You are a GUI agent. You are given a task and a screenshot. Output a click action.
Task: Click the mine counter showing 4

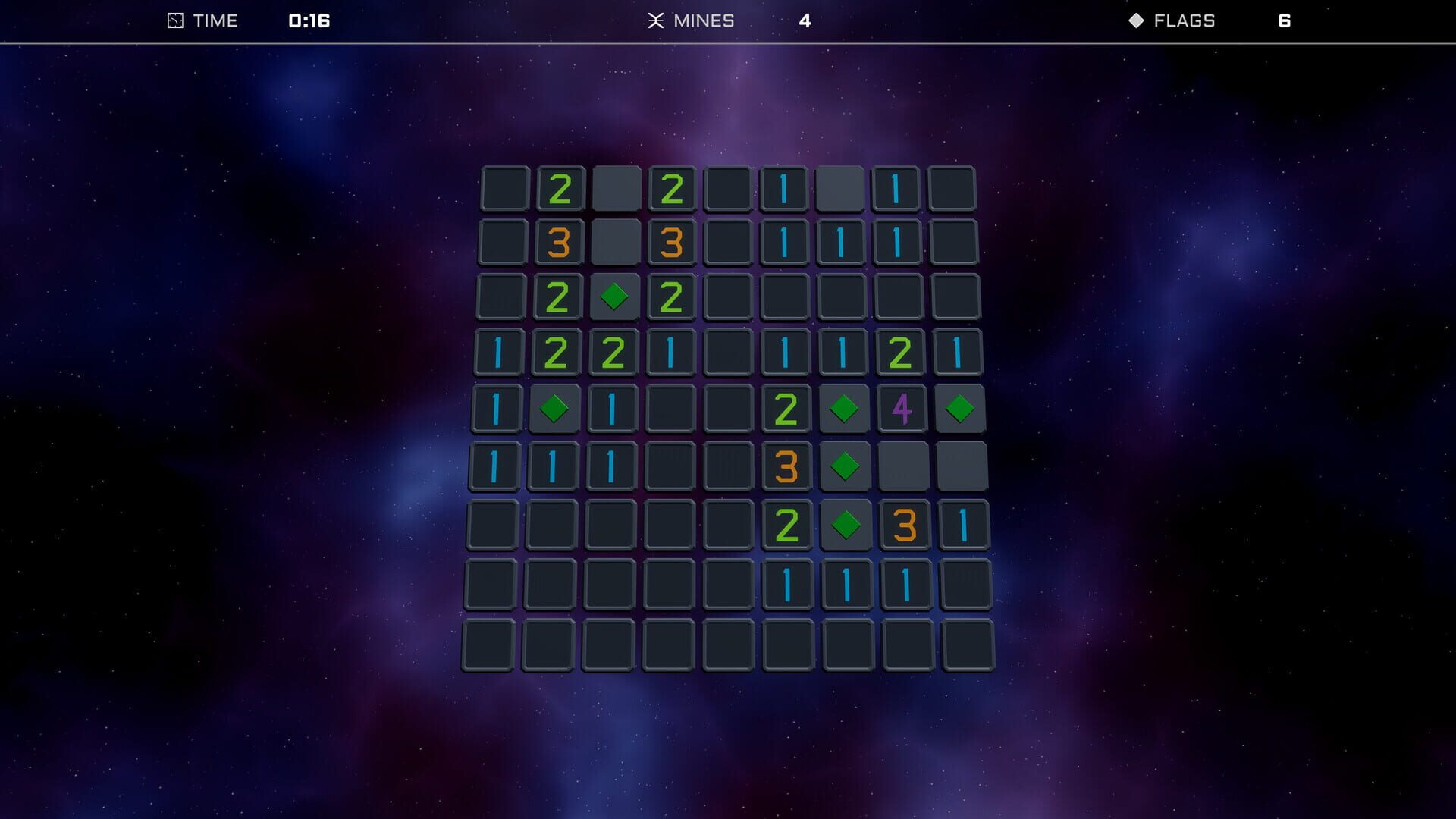tap(805, 20)
